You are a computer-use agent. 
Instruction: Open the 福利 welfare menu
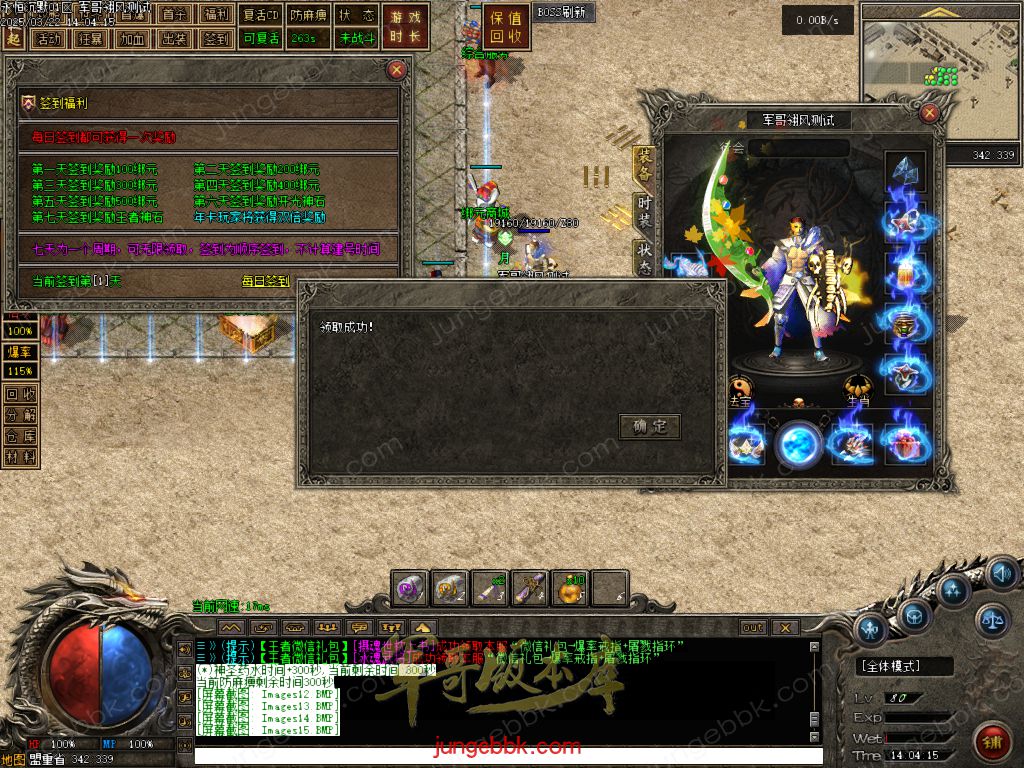tap(216, 15)
